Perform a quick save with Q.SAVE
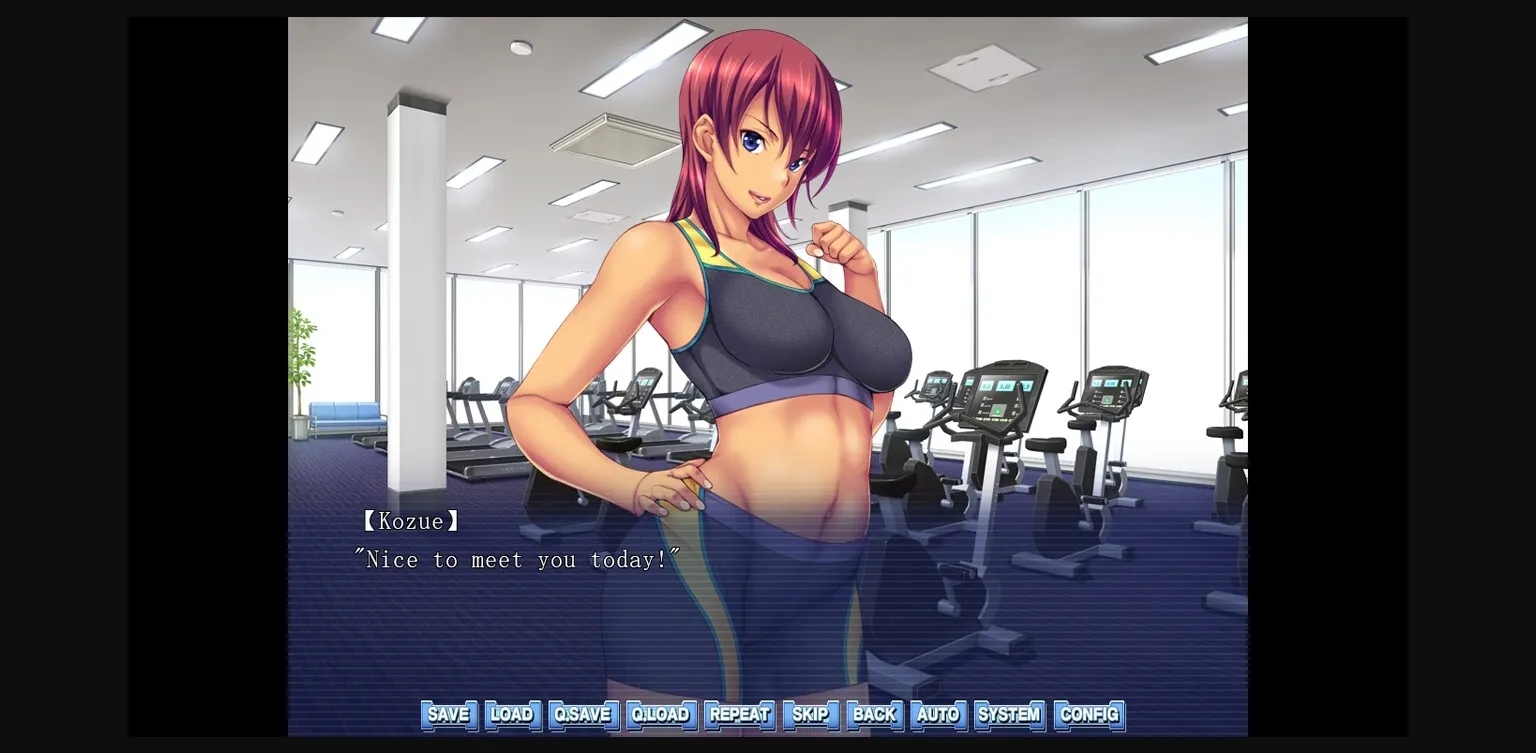The height and width of the screenshot is (753, 1536). click(582, 715)
